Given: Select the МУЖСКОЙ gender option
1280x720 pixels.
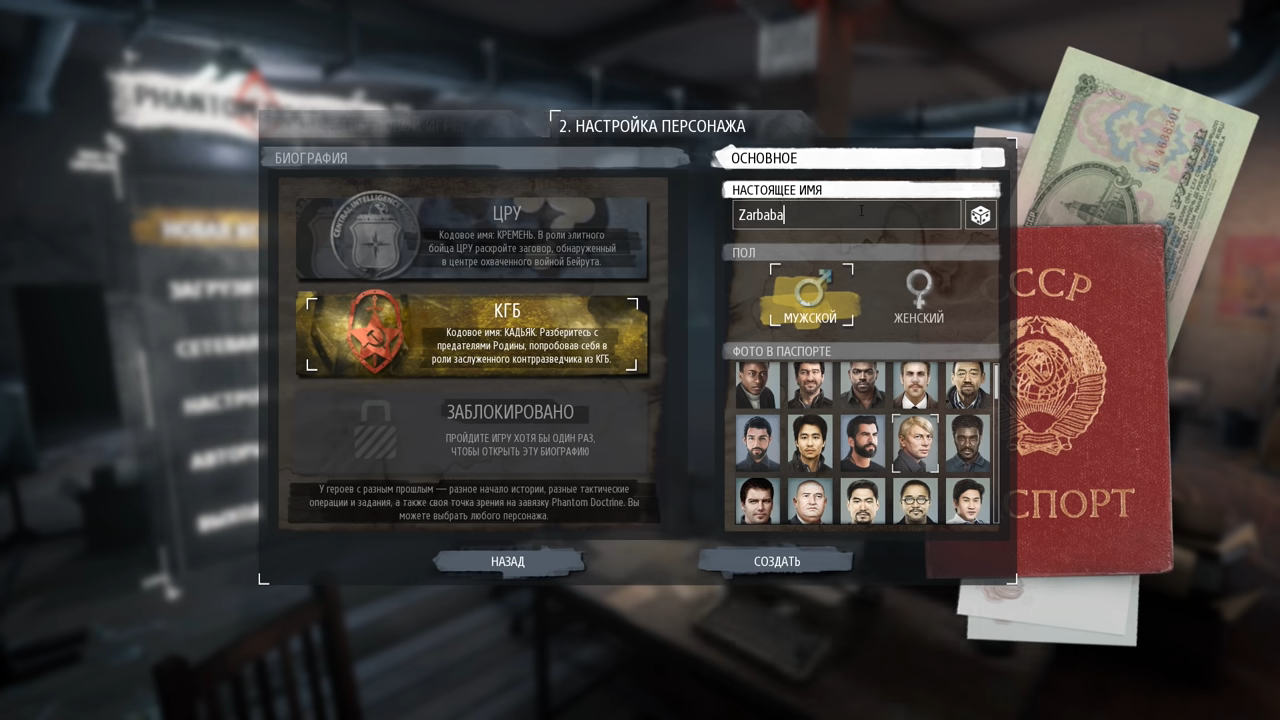Looking at the screenshot, I should tap(810, 296).
